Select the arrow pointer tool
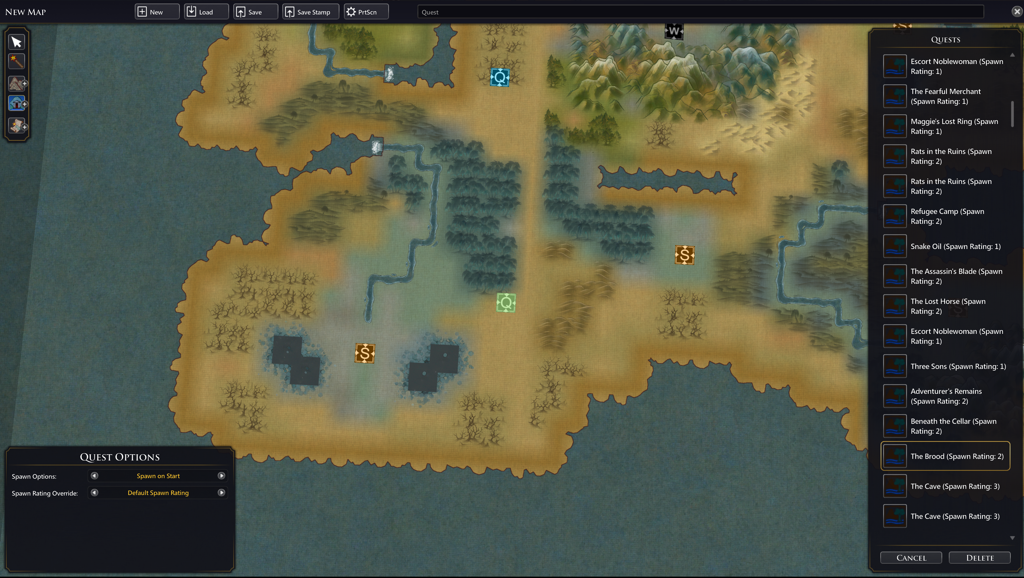The height and width of the screenshot is (578, 1024). pyautogui.click(x=17, y=42)
